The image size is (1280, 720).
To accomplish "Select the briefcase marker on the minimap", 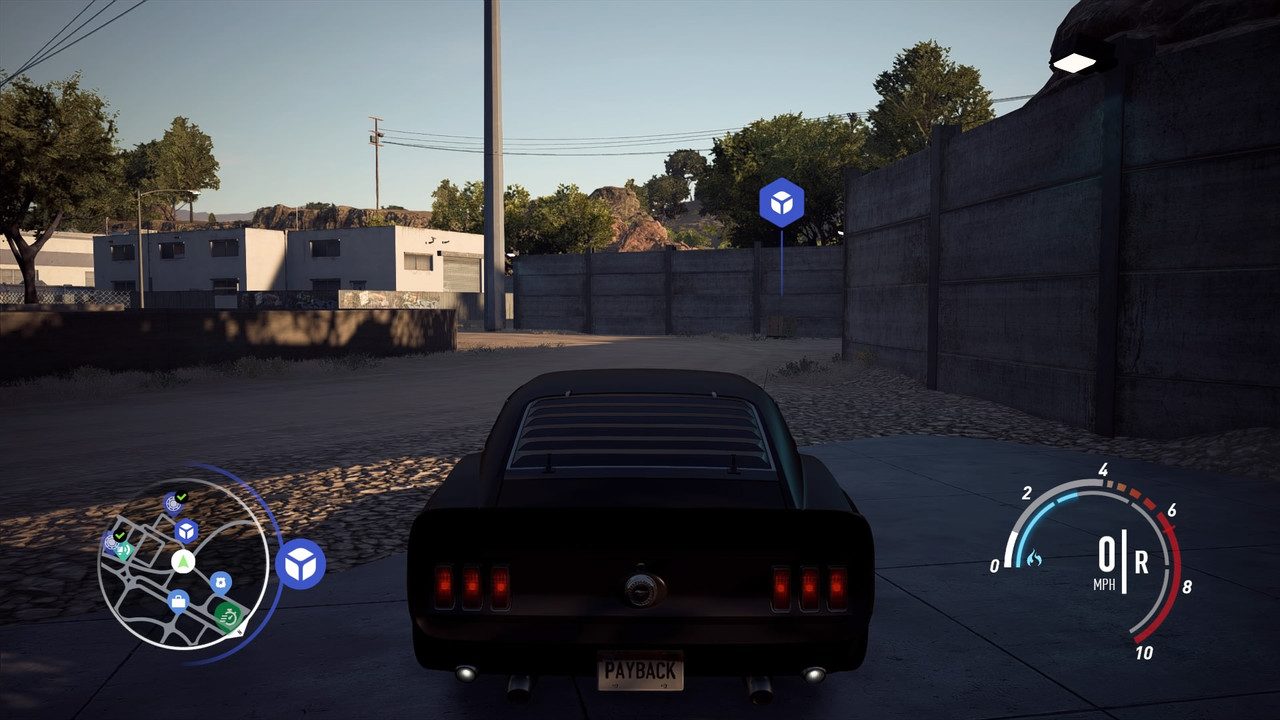I will click(179, 601).
